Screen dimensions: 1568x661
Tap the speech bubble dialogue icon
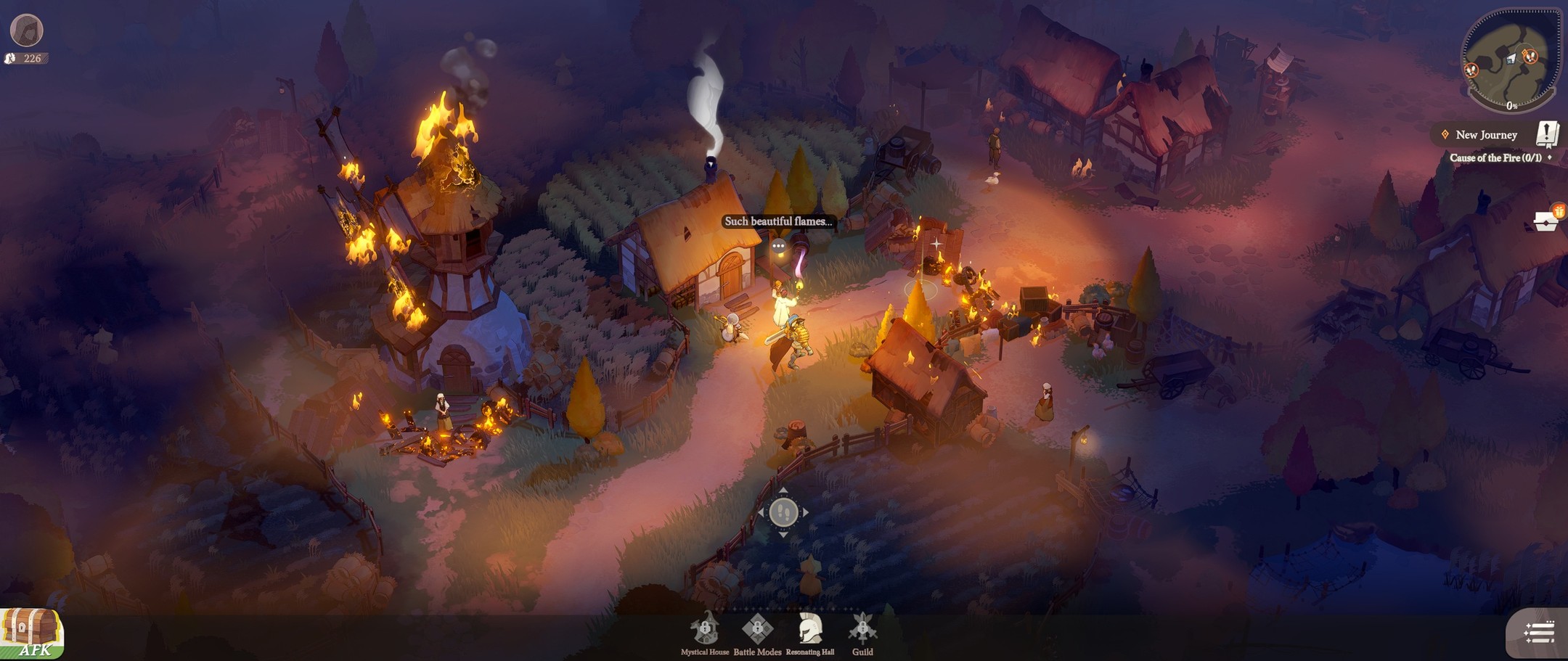point(779,247)
